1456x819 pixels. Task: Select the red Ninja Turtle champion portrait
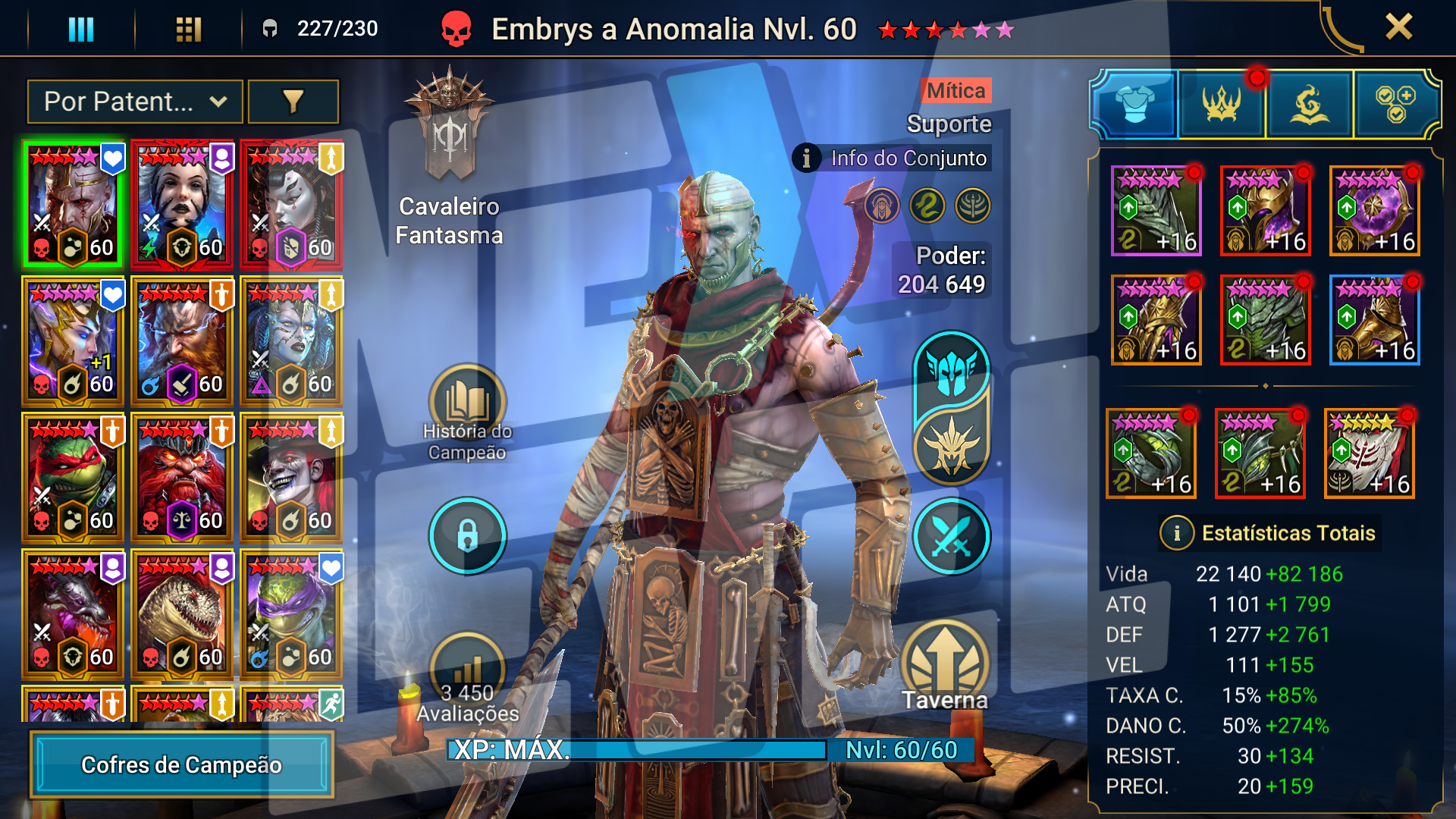coord(73,478)
